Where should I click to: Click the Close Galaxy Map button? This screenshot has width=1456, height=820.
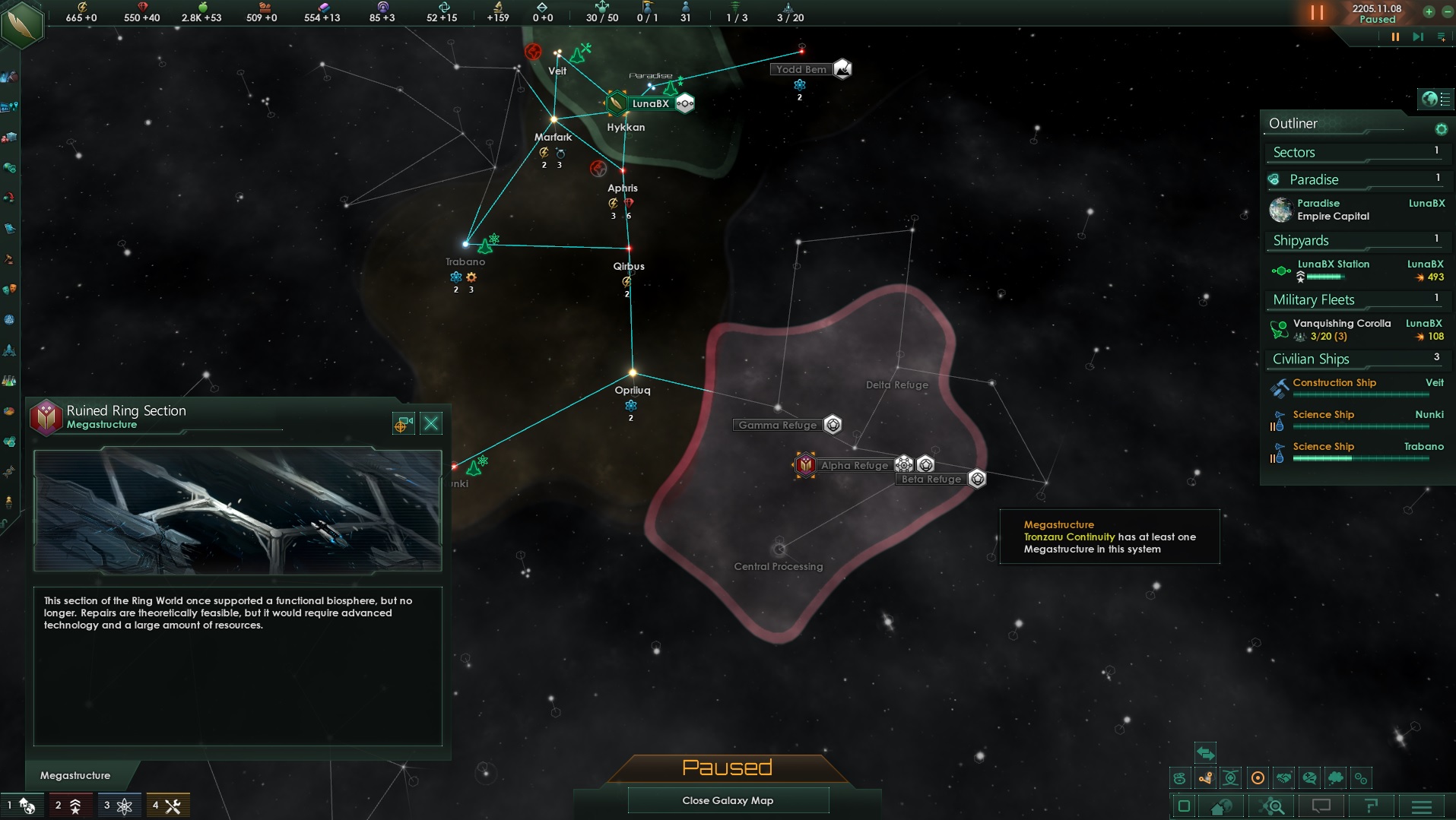tap(728, 800)
